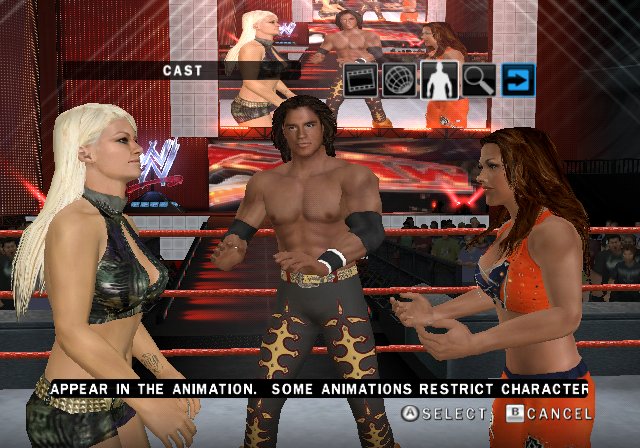Open the film strip animation tool
Image resolution: width=640 pixels, height=448 pixels.
click(362, 79)
